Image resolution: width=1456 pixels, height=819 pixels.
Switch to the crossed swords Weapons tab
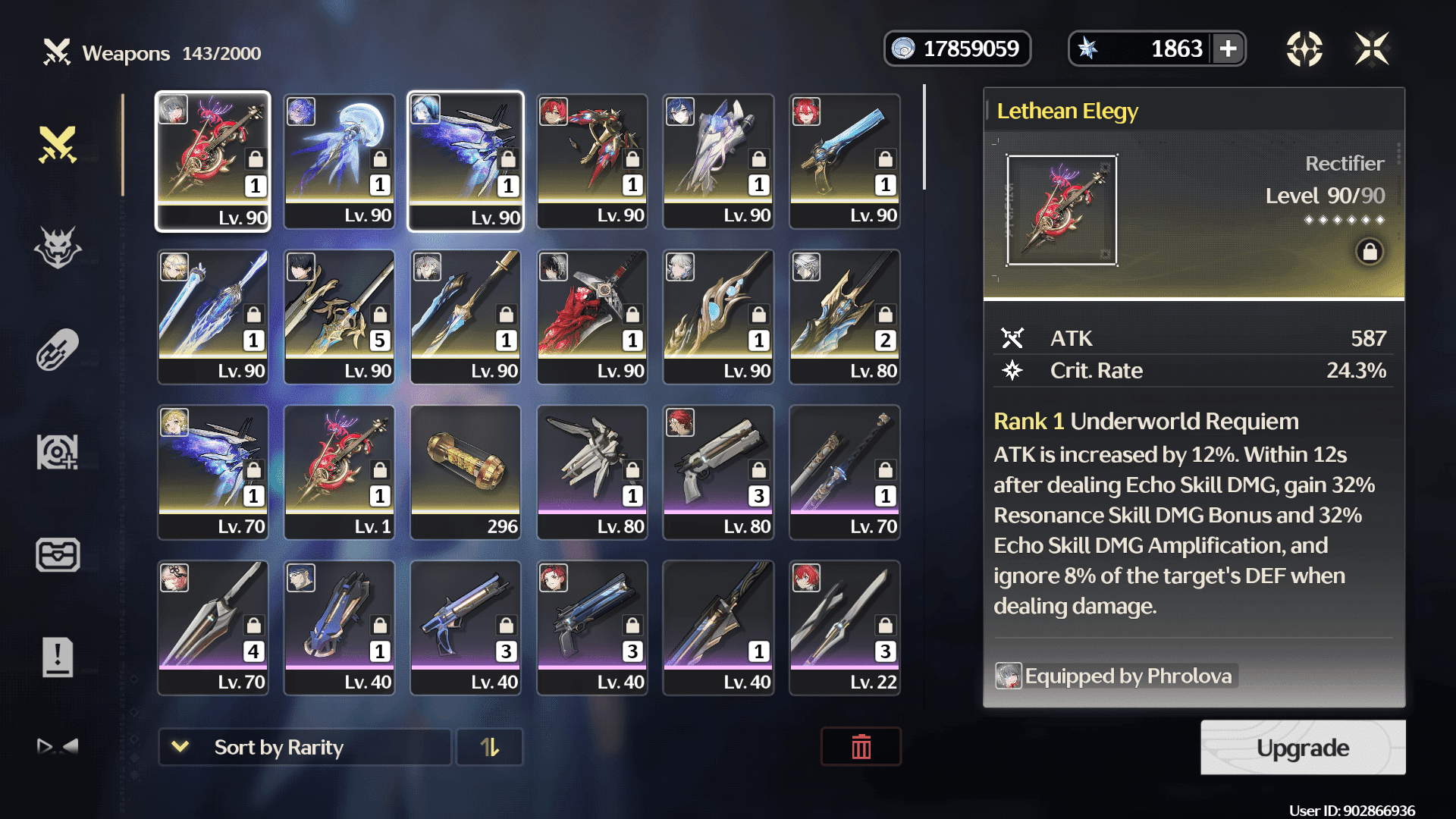(x=58, y=145)
